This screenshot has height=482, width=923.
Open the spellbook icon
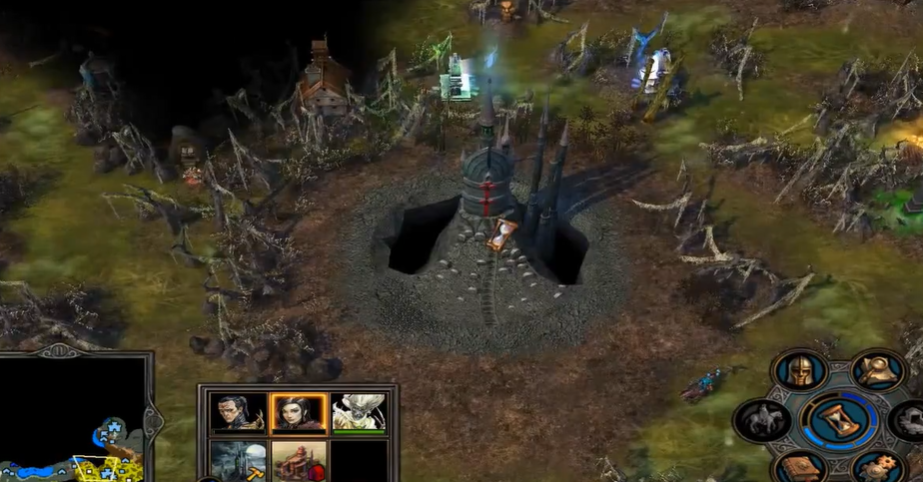pos(801,468)
